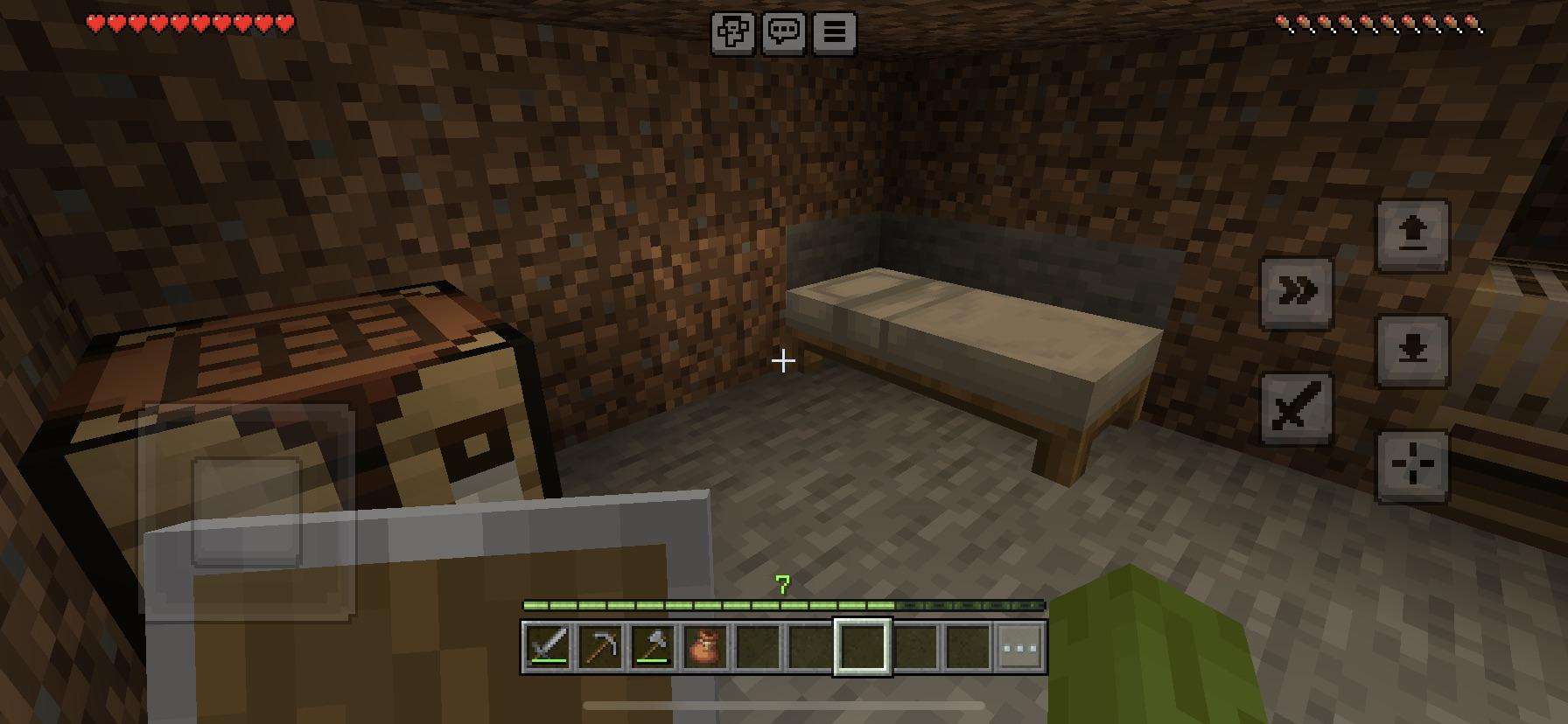Tap the level 7 experience counter
Screen dimensions: 1568x724
click(782, 585)
